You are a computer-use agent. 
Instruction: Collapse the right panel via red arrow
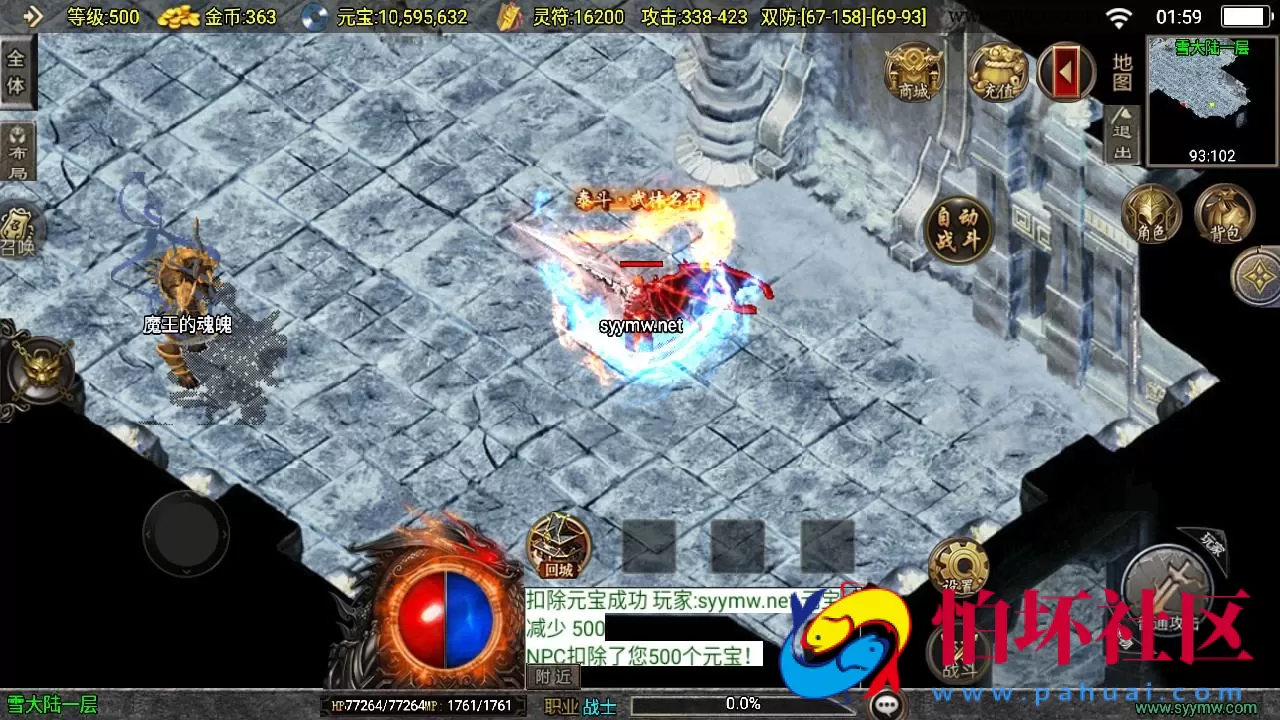(1065, 72)
